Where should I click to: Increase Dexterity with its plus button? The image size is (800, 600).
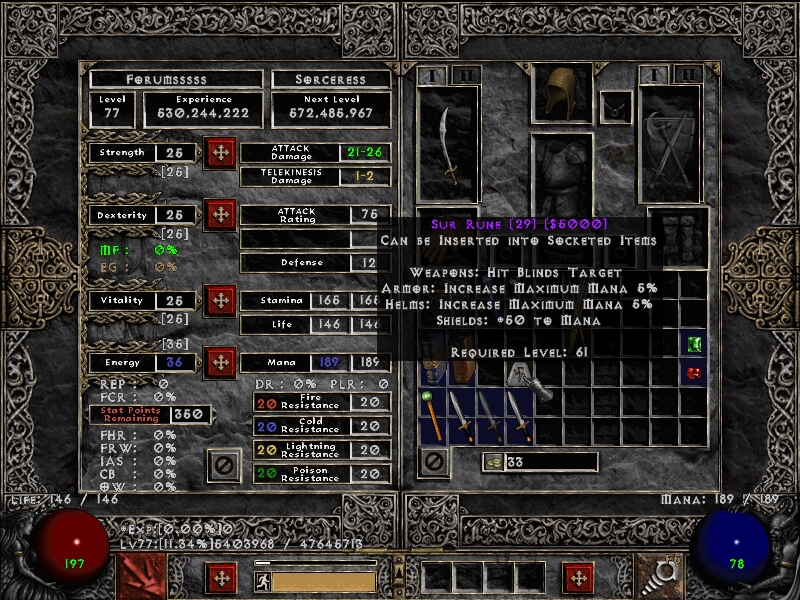(x=220, y=215)
